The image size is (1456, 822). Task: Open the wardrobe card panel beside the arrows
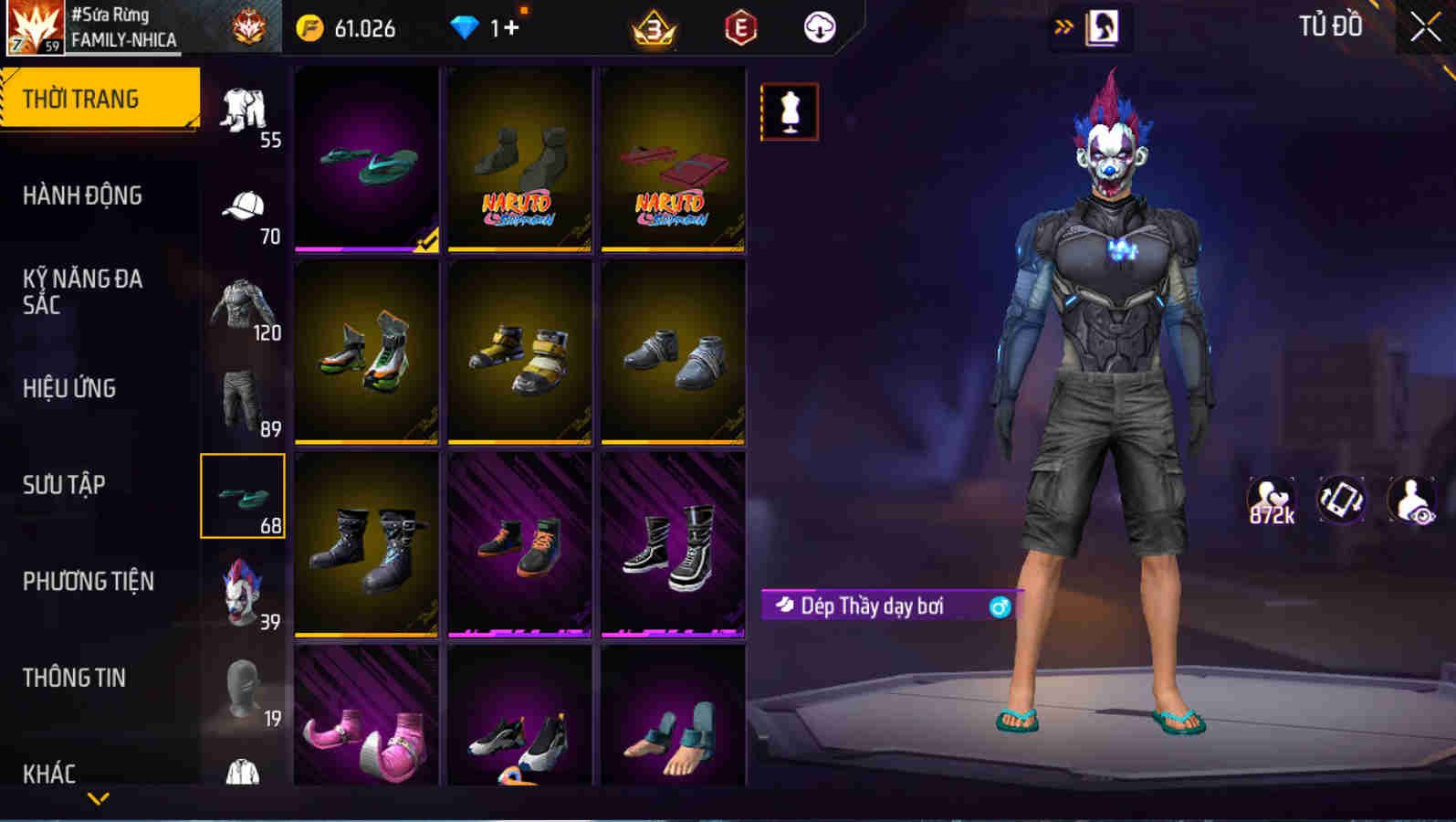click(x=1102, y=27)
